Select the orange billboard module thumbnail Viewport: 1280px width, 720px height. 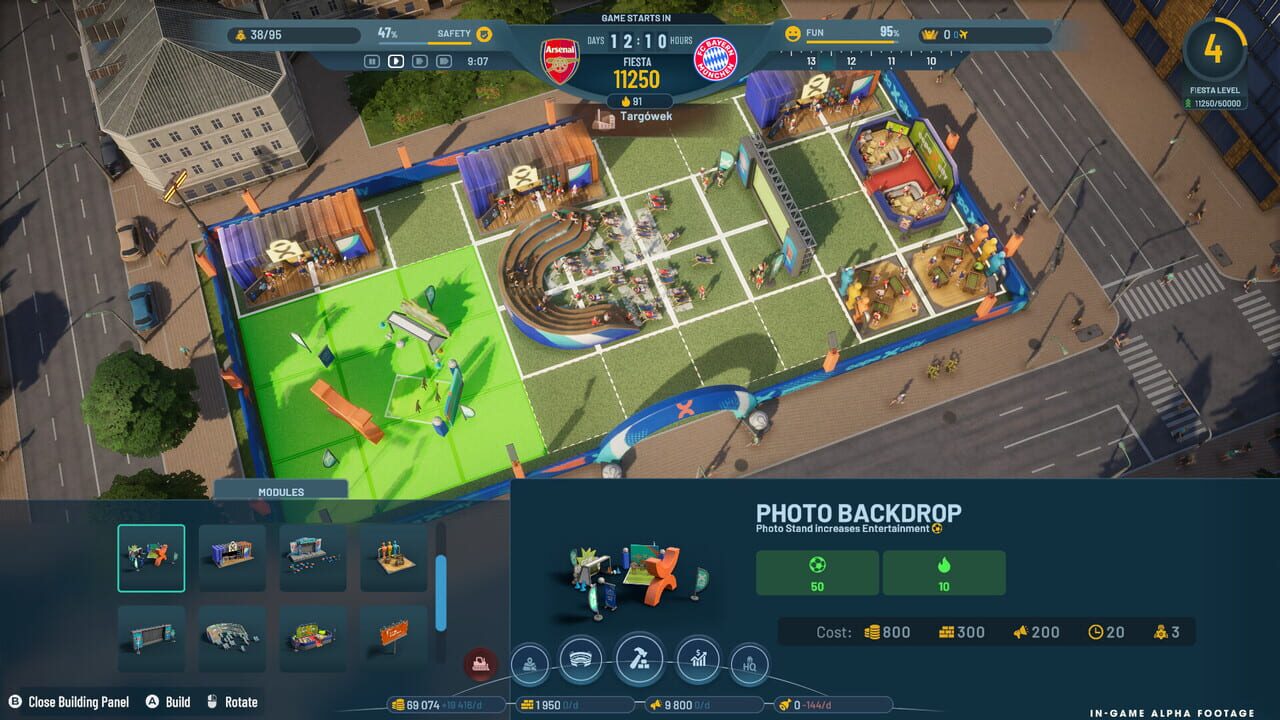point(393,636)
